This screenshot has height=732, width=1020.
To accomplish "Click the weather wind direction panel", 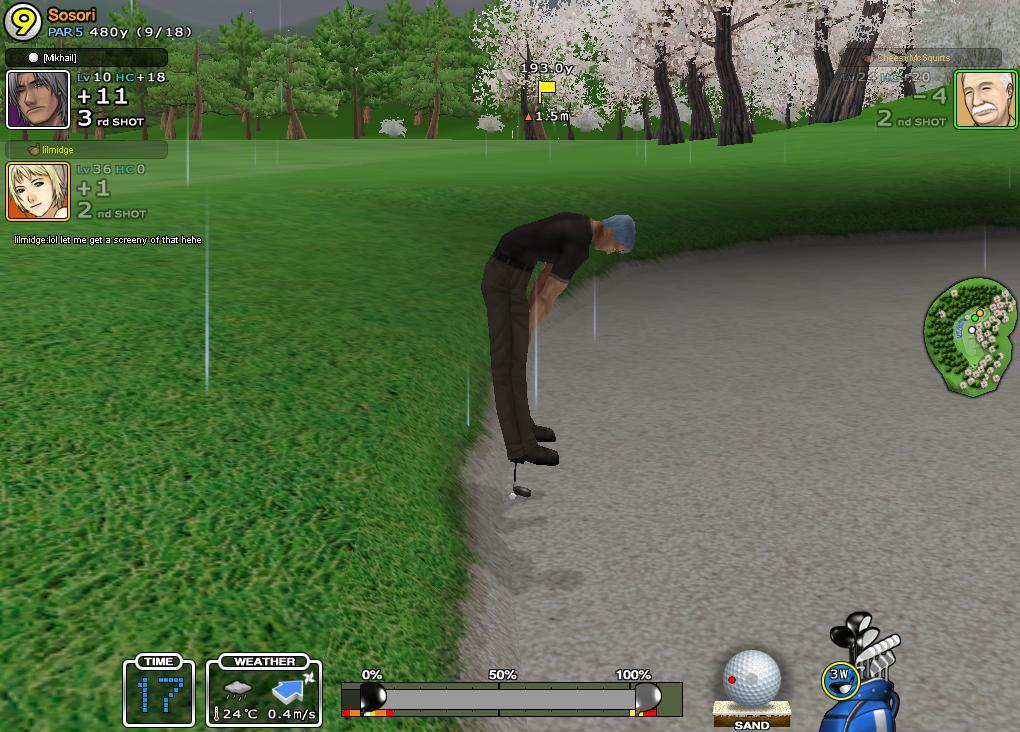I will [264, 692].
